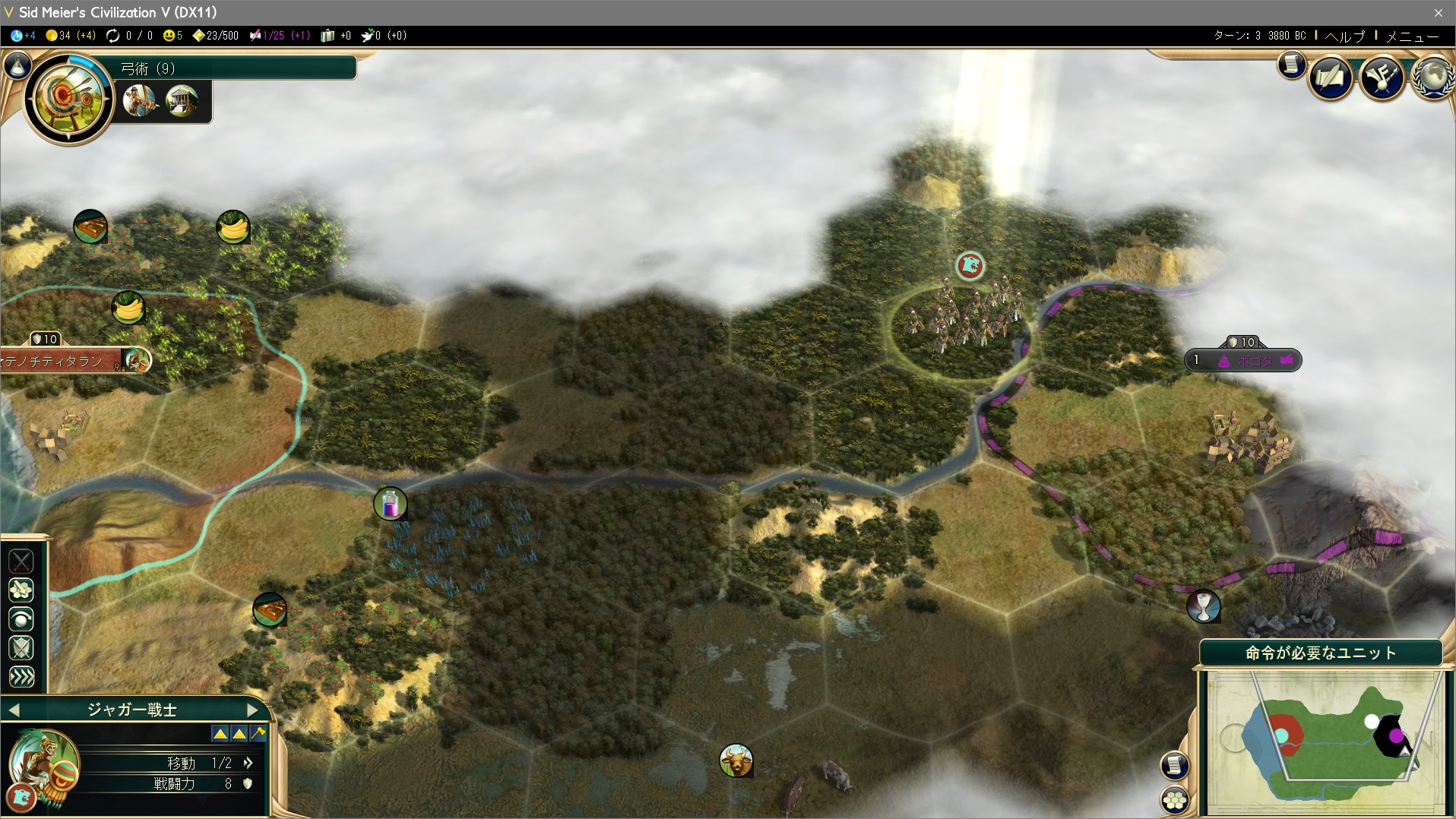Open social policies scroll-and-quill button
Screen dimensions: 1456x819
pos(1330,77)
